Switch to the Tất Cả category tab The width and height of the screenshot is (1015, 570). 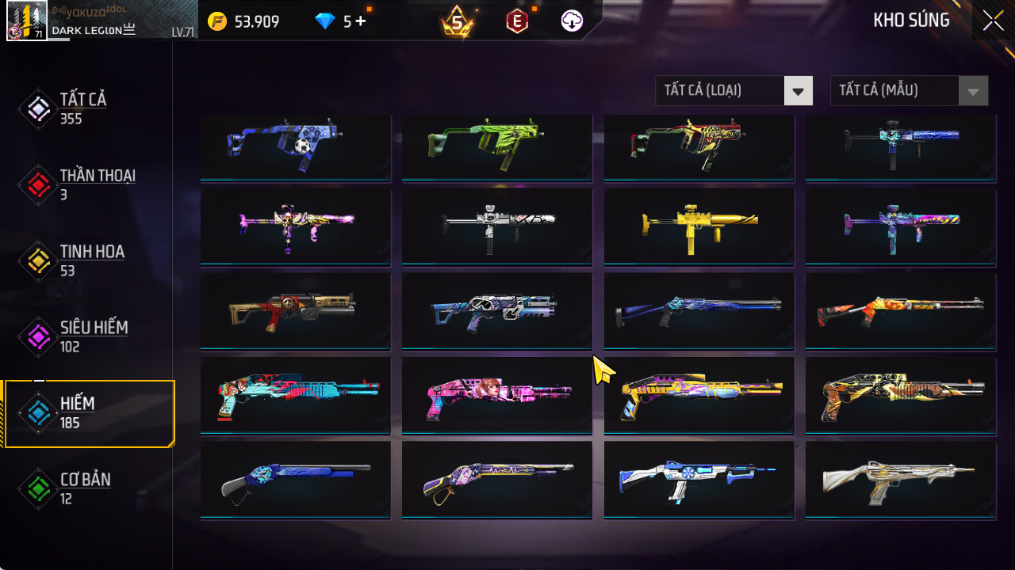82,108
